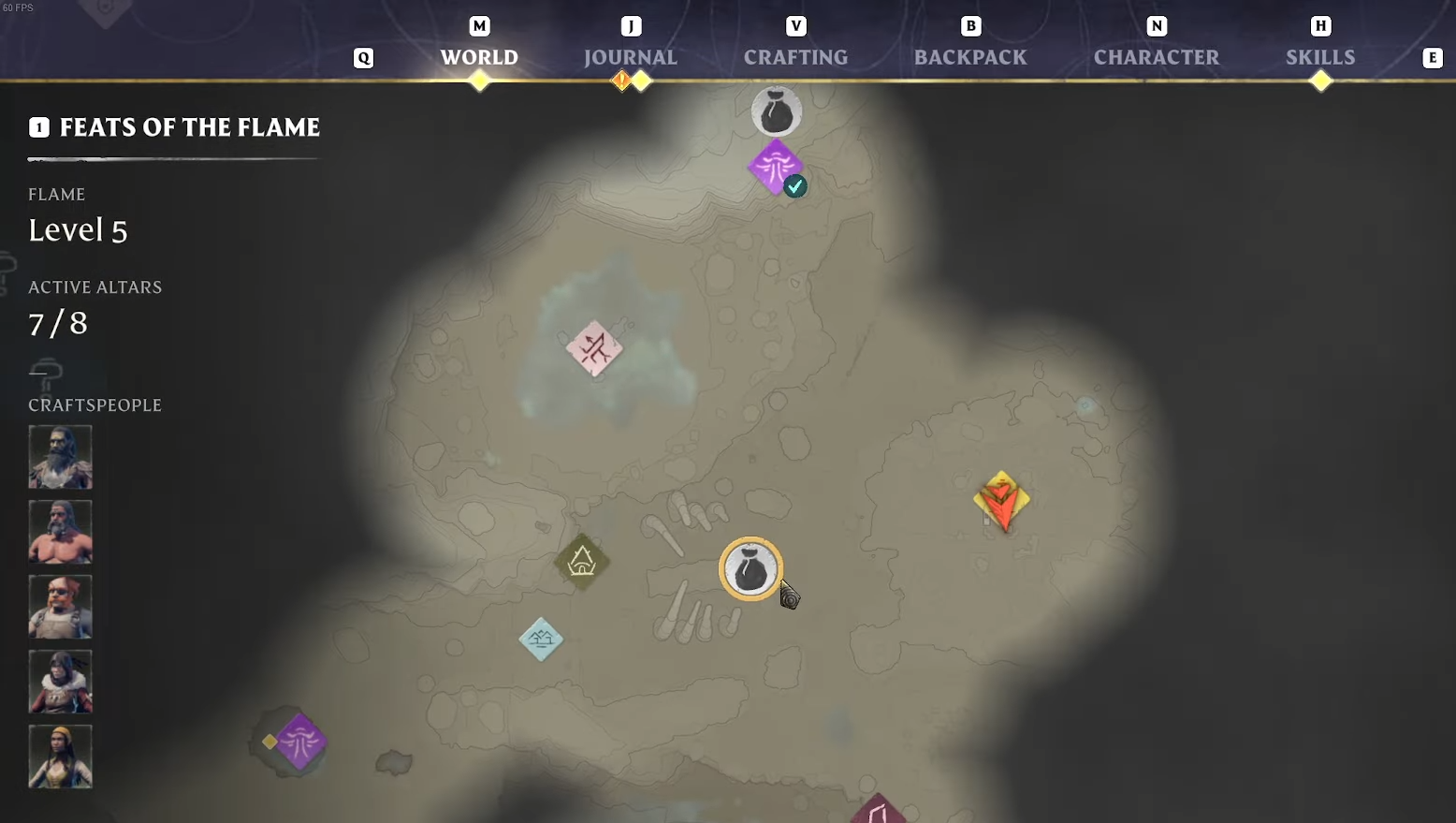
Task: Toggle the green checkmark on the discovered altar
Action: (x=794, y=186)
